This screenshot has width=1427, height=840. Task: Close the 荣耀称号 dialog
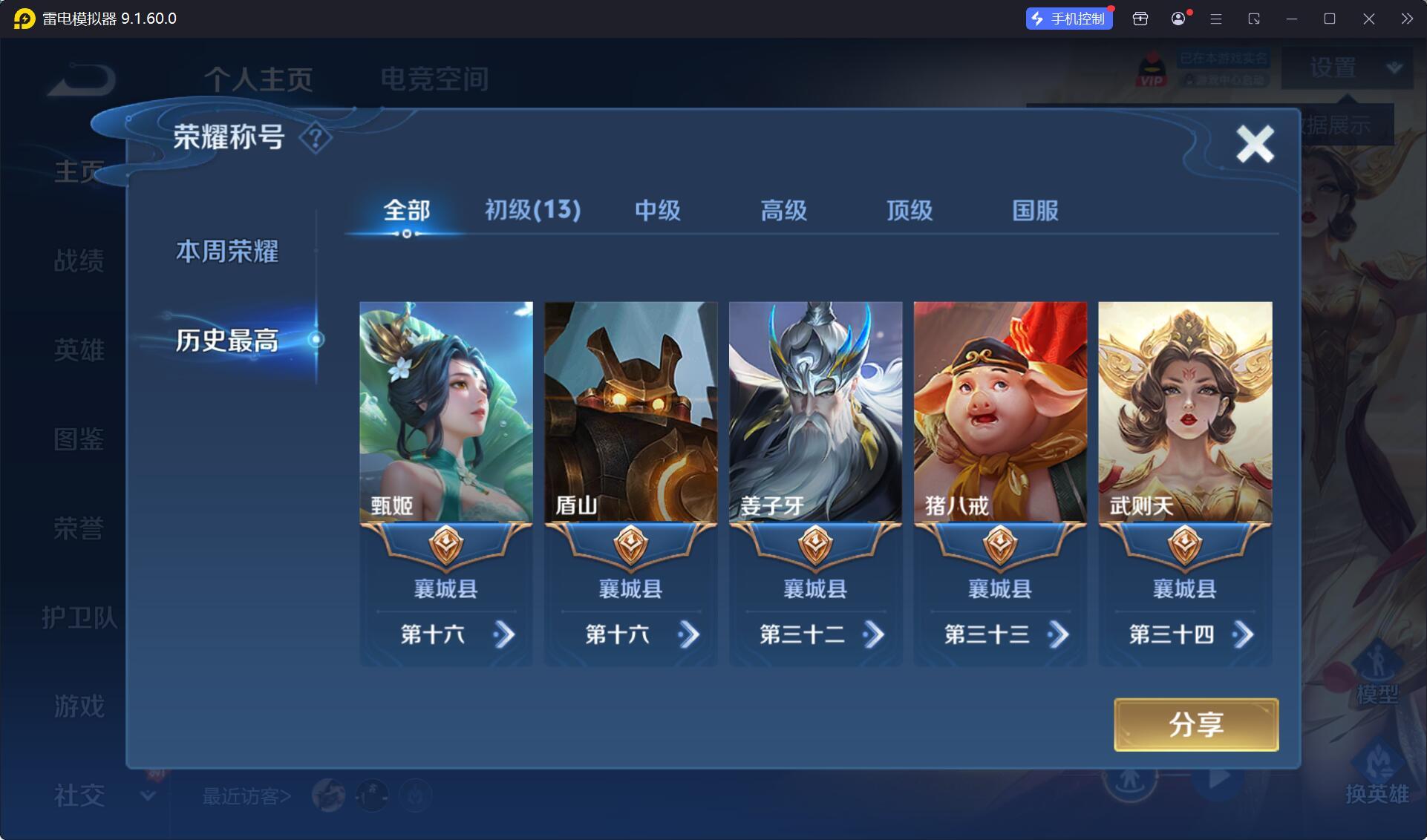click(1255, 143)
